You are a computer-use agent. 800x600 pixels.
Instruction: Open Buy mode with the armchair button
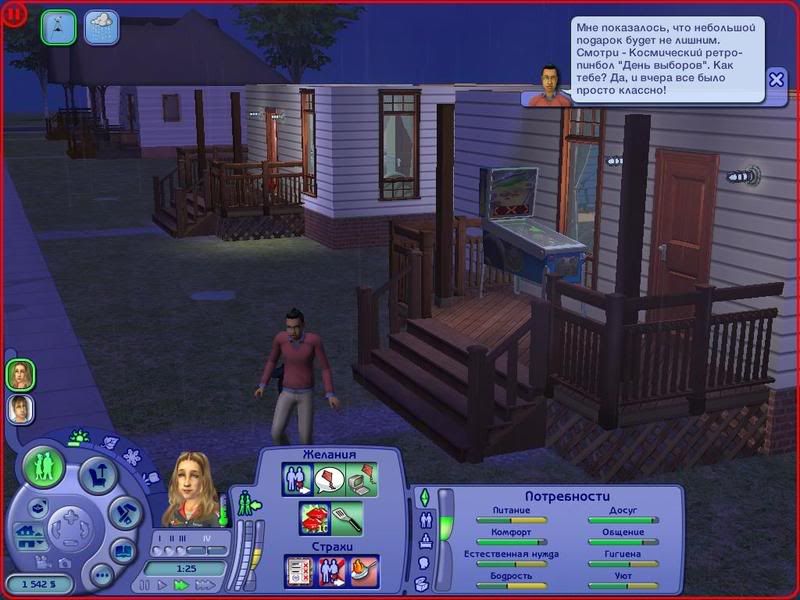(98, 475)
